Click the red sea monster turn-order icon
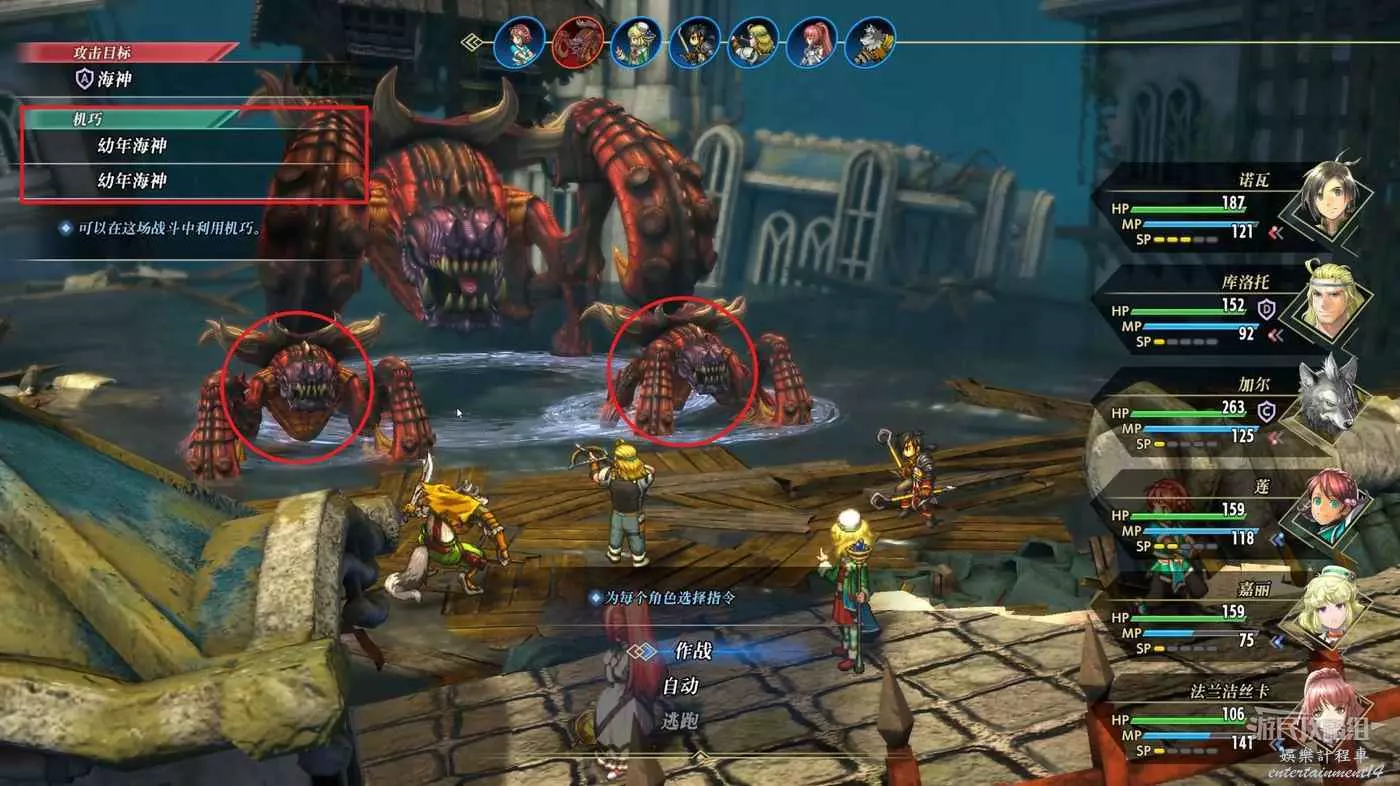Viewport: 1400px width, 786px height. click(577, 42)
